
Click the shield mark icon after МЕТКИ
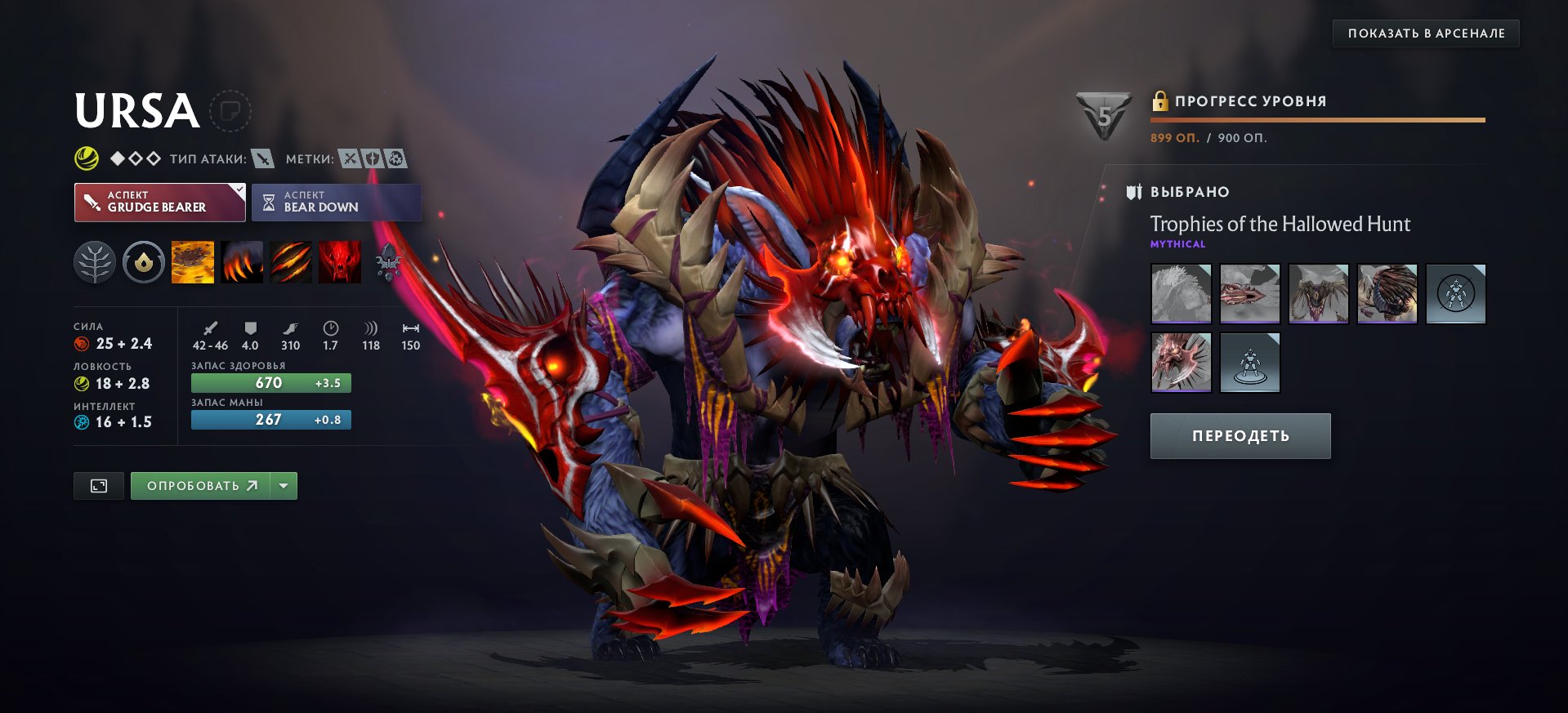click(373, 159)
